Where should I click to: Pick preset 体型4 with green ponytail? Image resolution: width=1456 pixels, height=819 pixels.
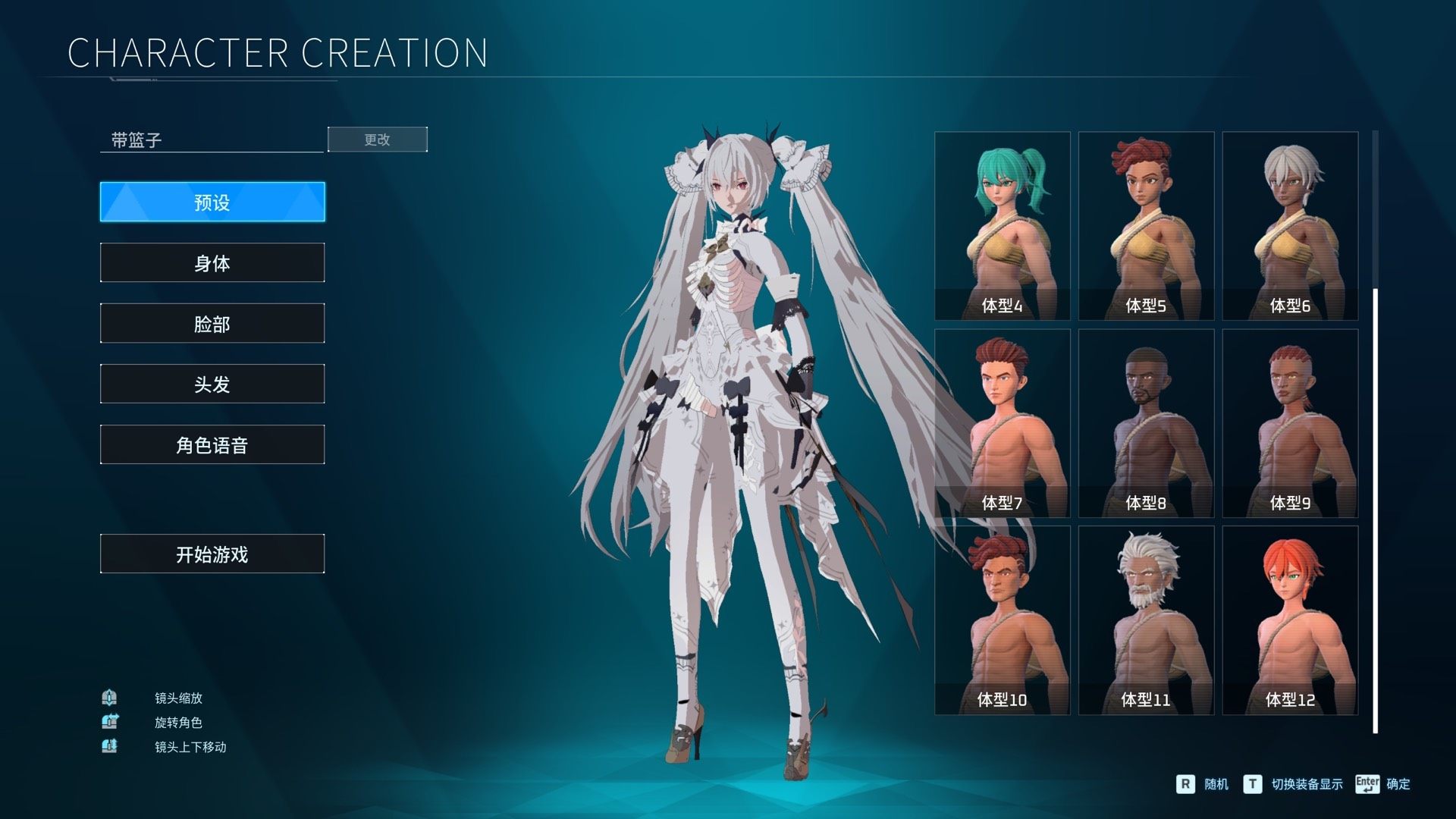pyautogui.click(x=1002, y=226)
